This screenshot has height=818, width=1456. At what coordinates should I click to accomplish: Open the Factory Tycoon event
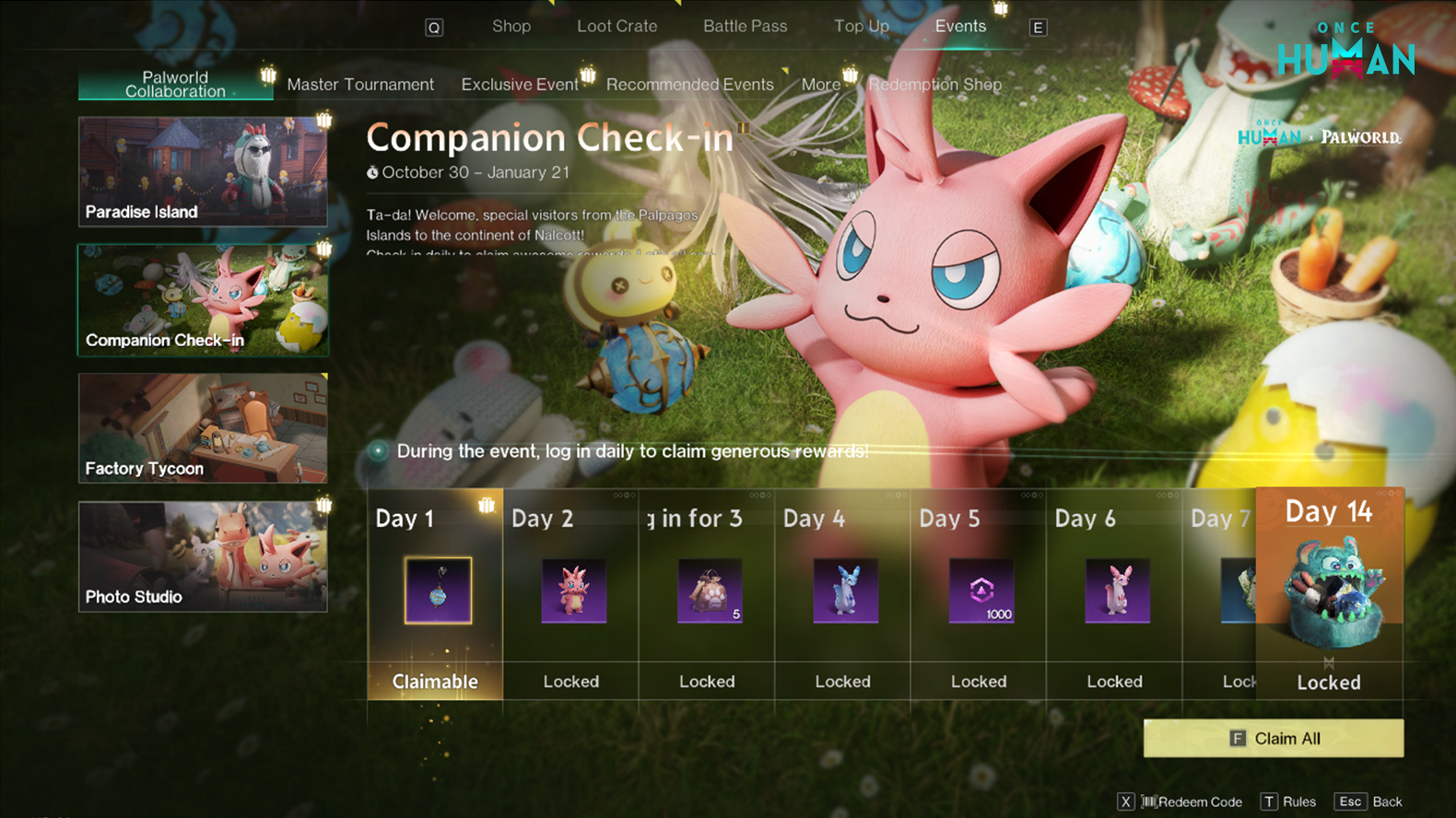pos(203,428)
